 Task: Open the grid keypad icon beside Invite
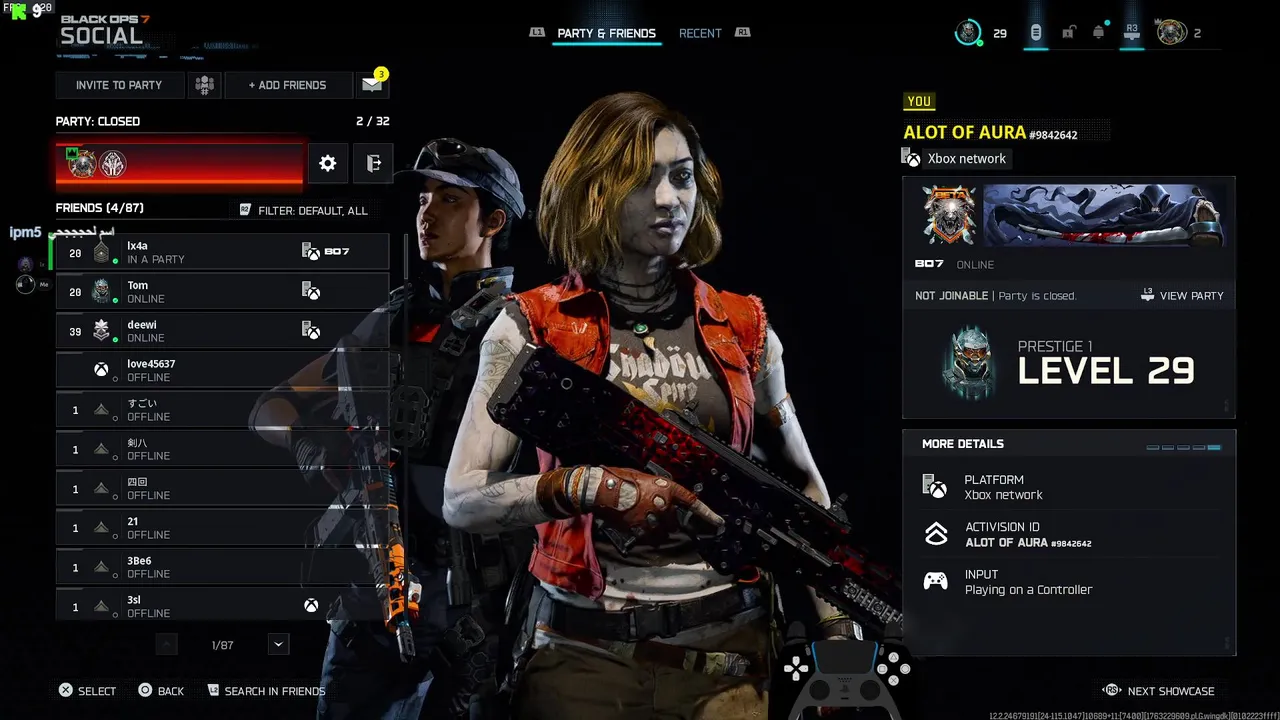pos(205,85)
